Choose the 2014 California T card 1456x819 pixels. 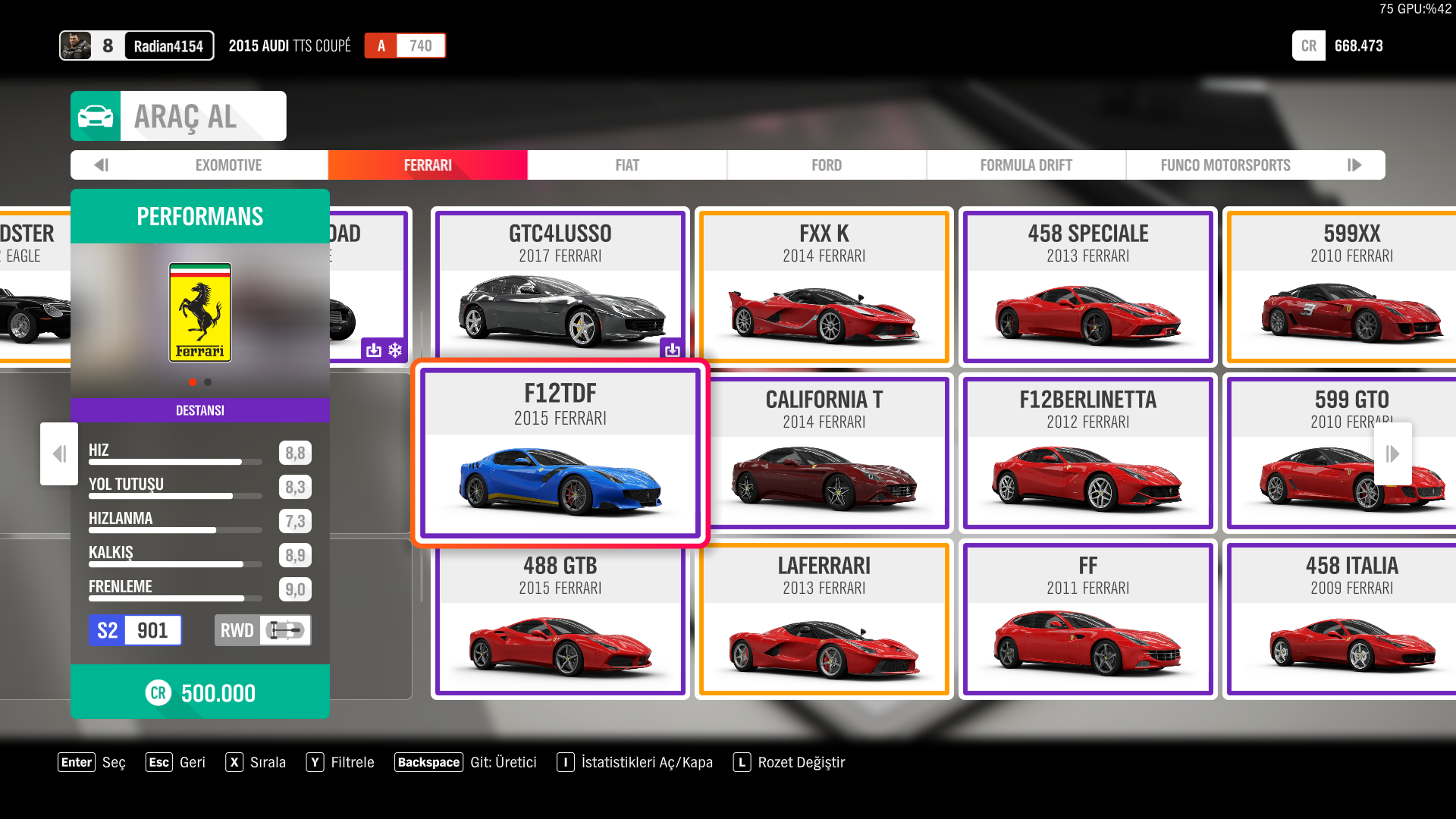[824, 453]
